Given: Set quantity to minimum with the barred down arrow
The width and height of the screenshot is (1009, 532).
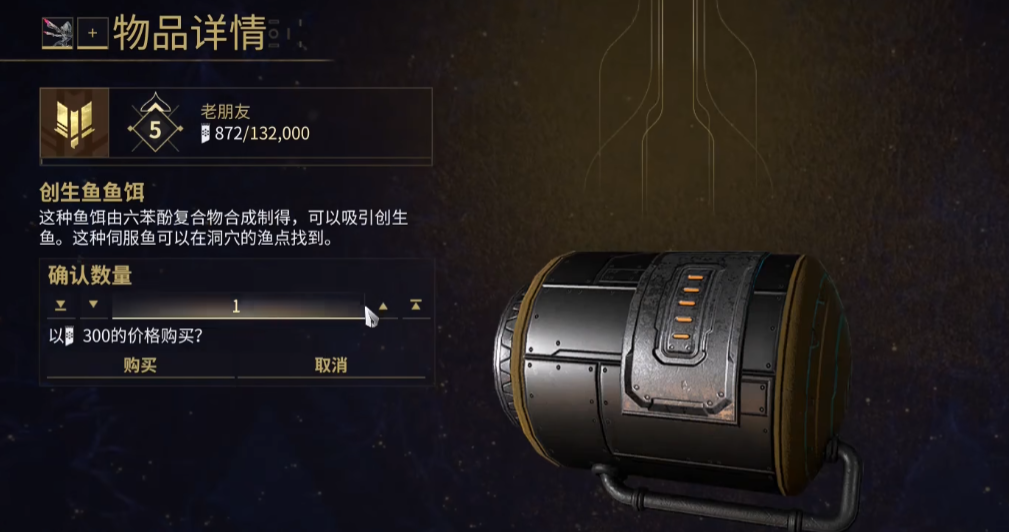Looking at the screenshot, I should coord(61,305).
